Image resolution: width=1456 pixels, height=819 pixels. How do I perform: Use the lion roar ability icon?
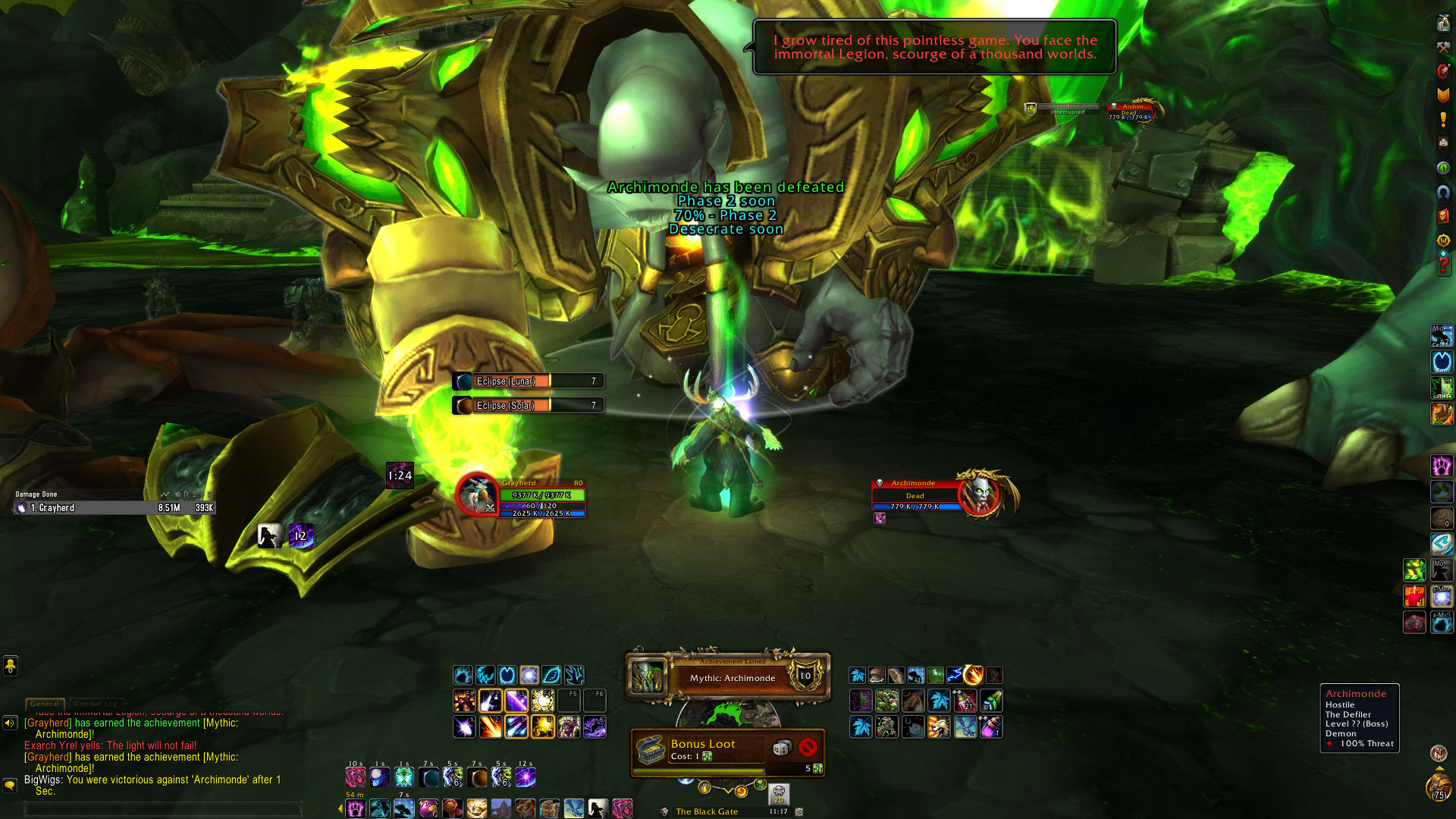point(939,727)
